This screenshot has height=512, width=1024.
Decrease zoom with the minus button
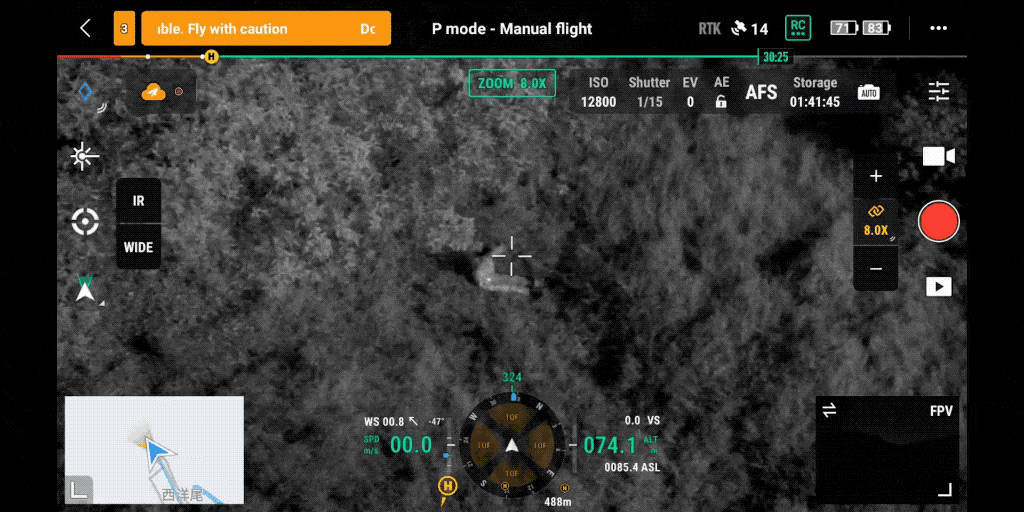click(876, 269)
